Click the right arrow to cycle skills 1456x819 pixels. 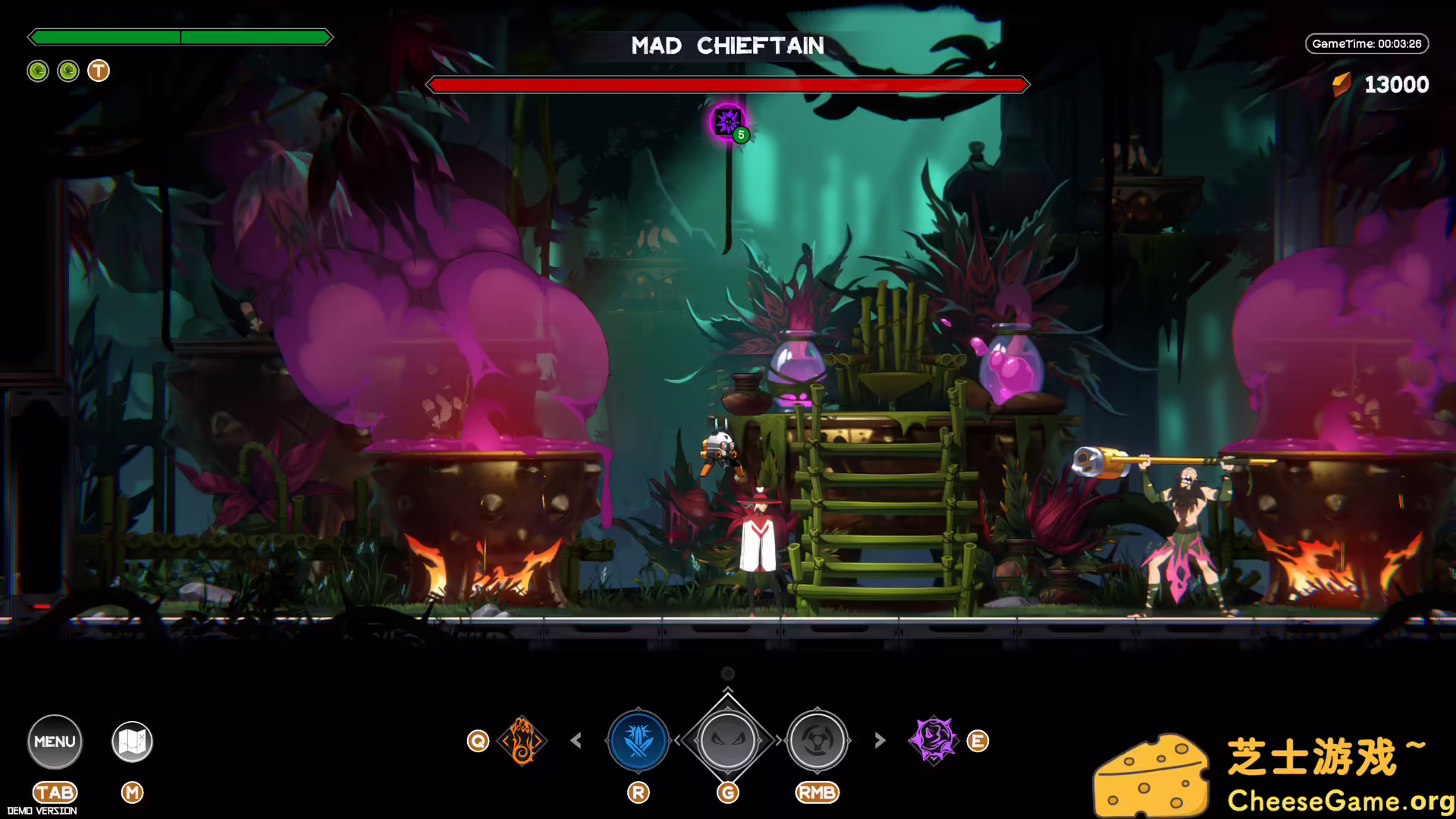pos(879,740)
